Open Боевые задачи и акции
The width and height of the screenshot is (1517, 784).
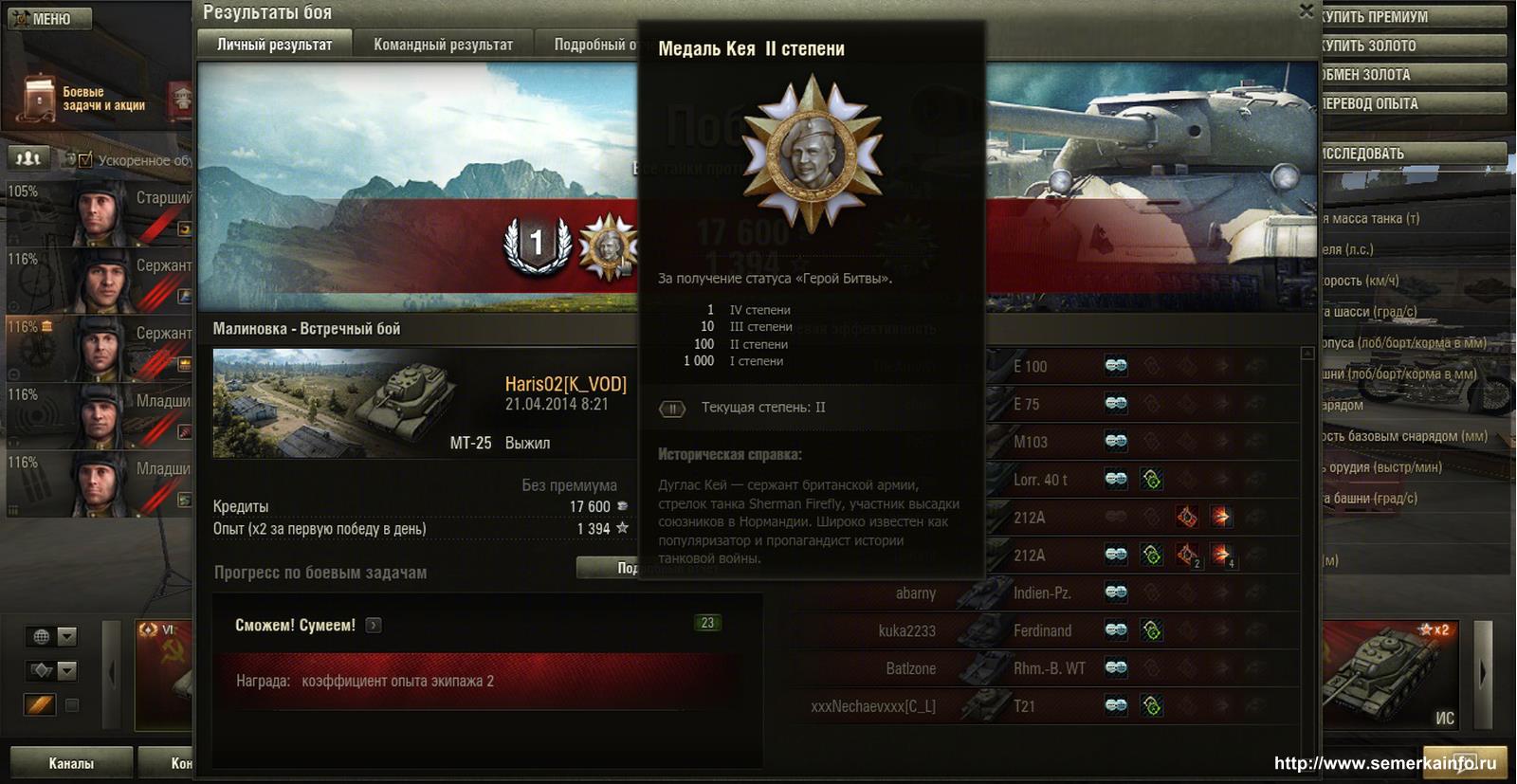pyautogui.click(x=83, y=99)
